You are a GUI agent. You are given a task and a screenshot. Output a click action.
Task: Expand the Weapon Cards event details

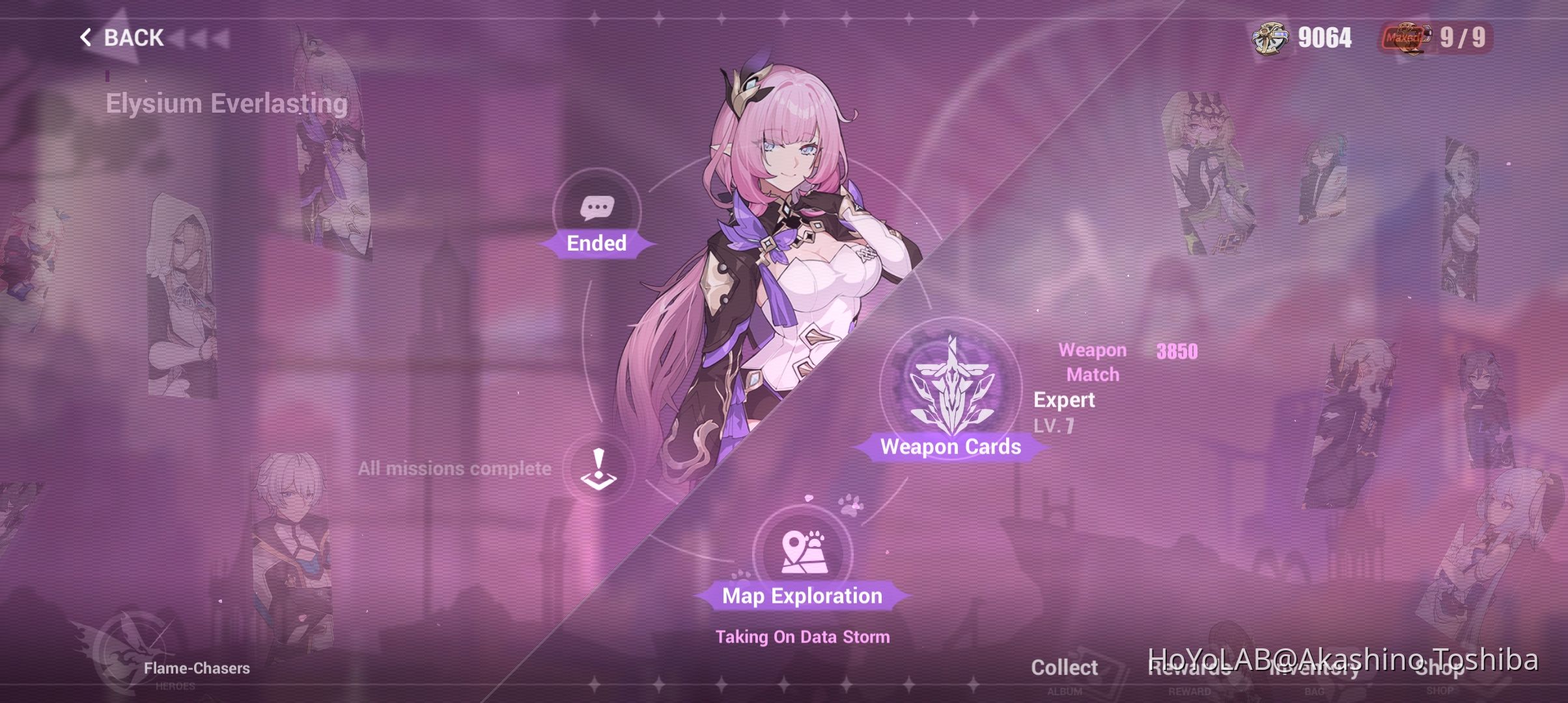pyautogui.click(x=951, y=447)
